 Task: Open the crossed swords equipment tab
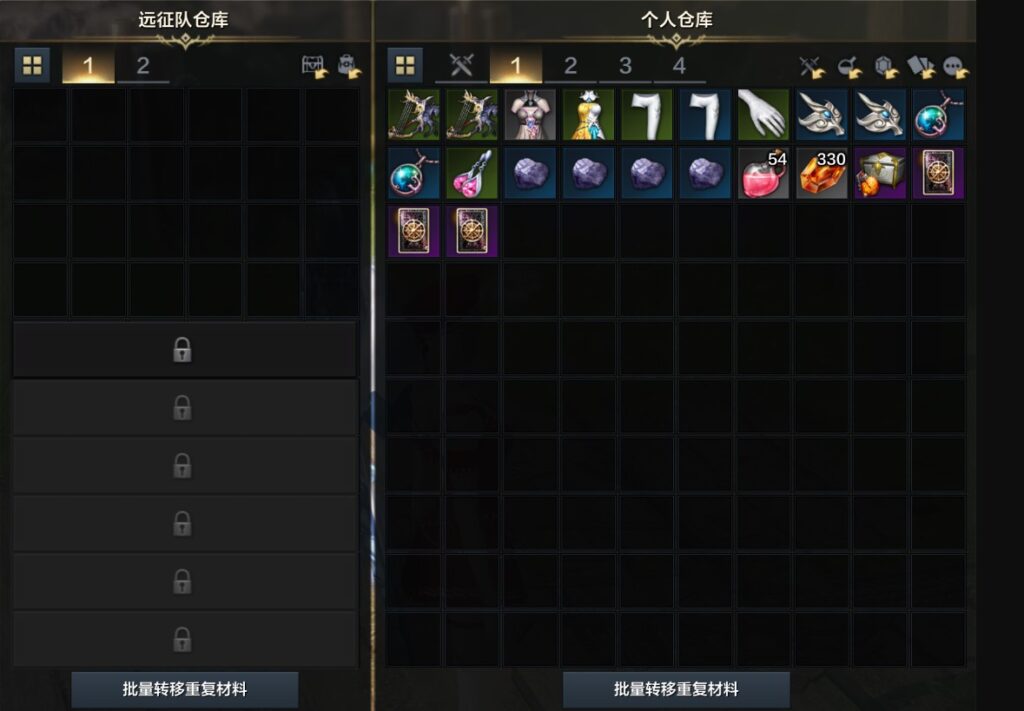460,66
